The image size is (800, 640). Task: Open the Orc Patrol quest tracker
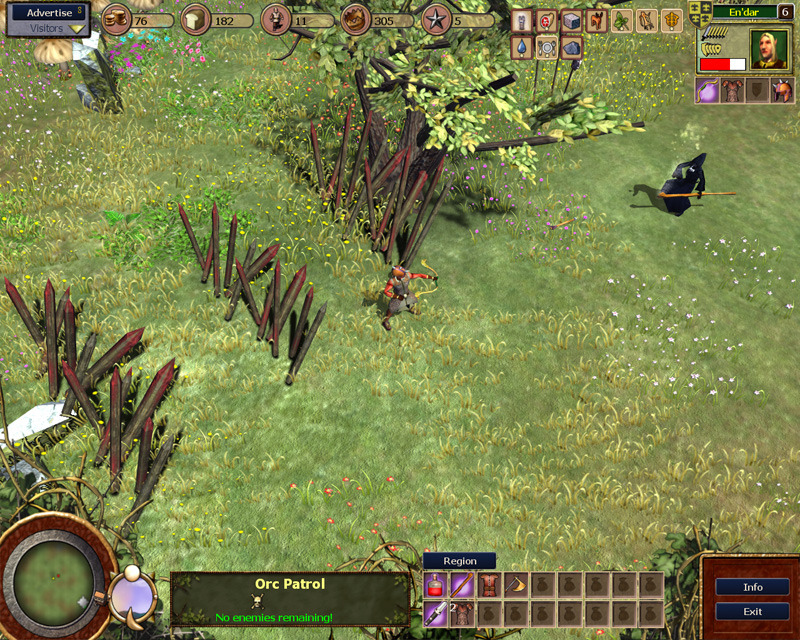click(290, 599)
